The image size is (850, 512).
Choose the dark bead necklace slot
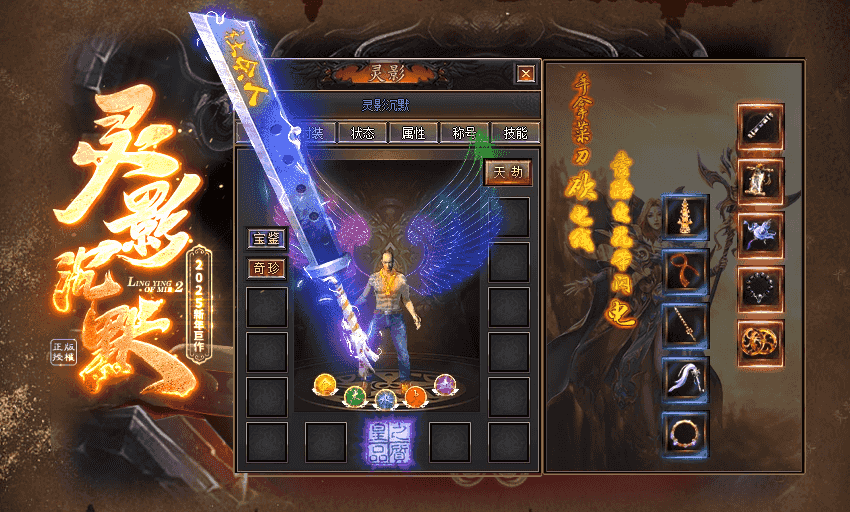pyautogui.click(x=761, y=289)
